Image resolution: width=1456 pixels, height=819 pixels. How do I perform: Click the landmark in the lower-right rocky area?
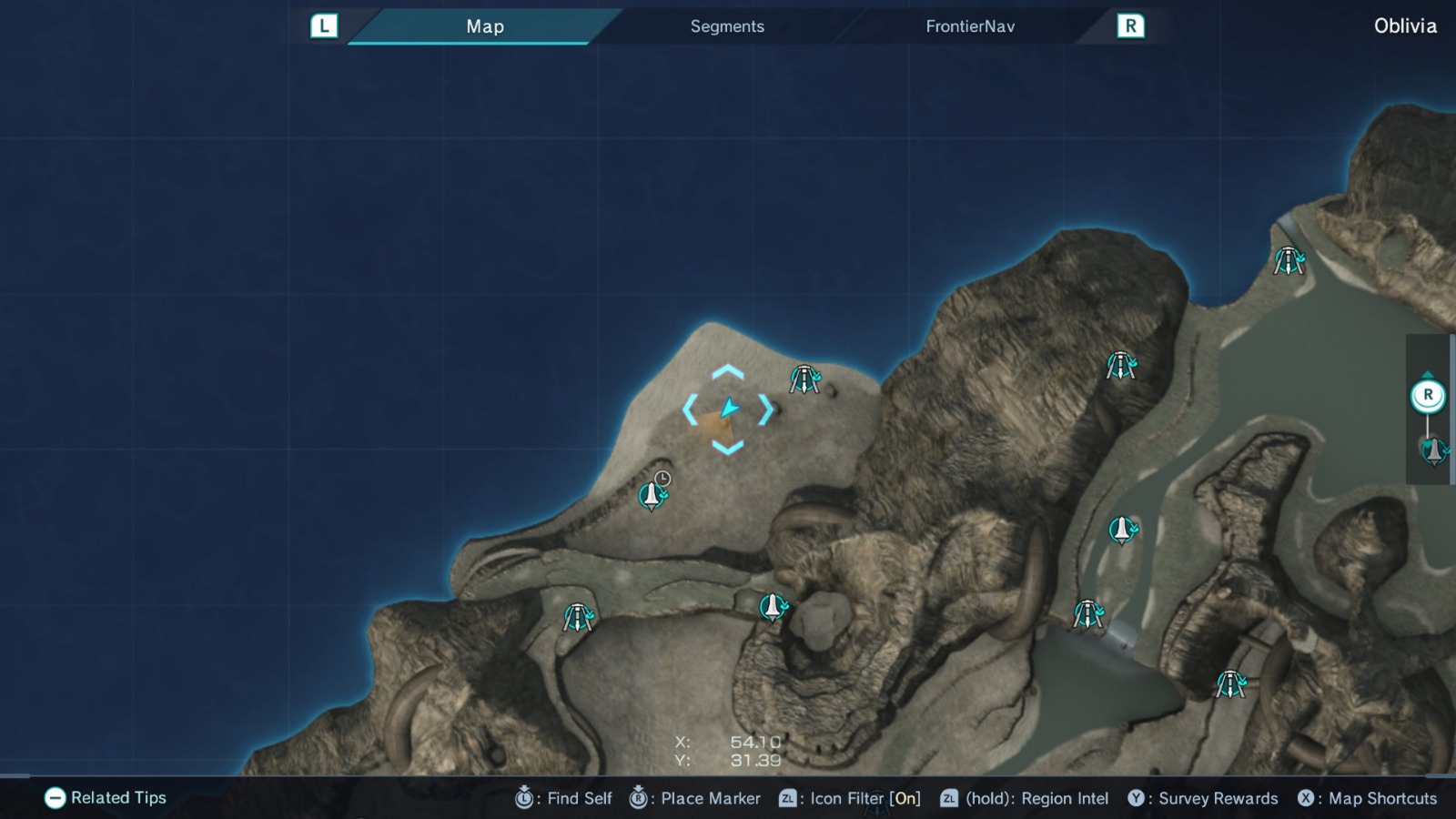[1231, 683]
